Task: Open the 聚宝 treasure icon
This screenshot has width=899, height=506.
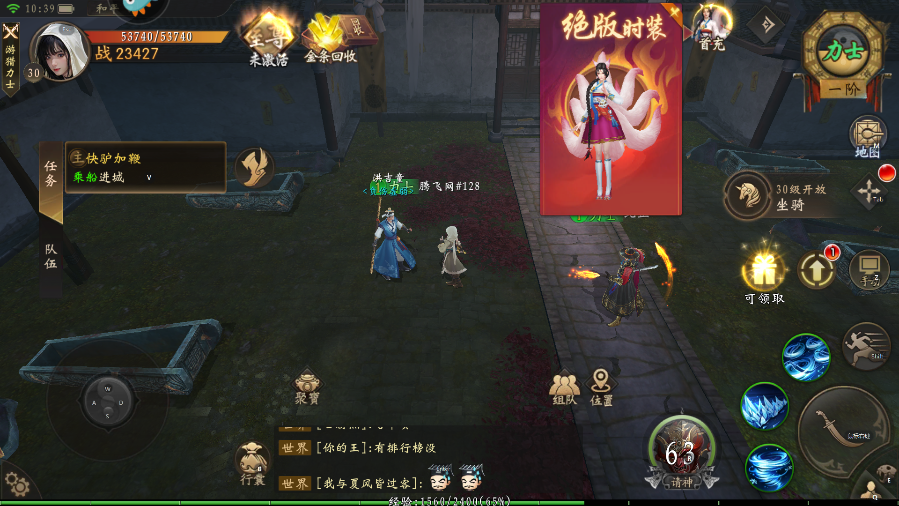Action: pyautogui.click(x=307, y=388)
